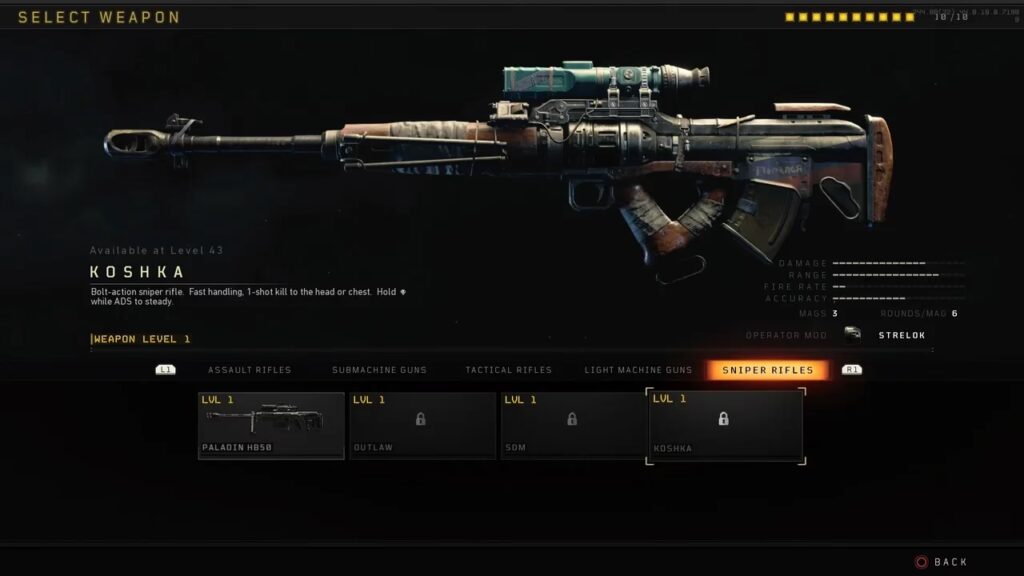The height and width of the screenshot is (576, 1024).
Task: Switch to the Assault Rifles tab
Action: click(249, 370)
